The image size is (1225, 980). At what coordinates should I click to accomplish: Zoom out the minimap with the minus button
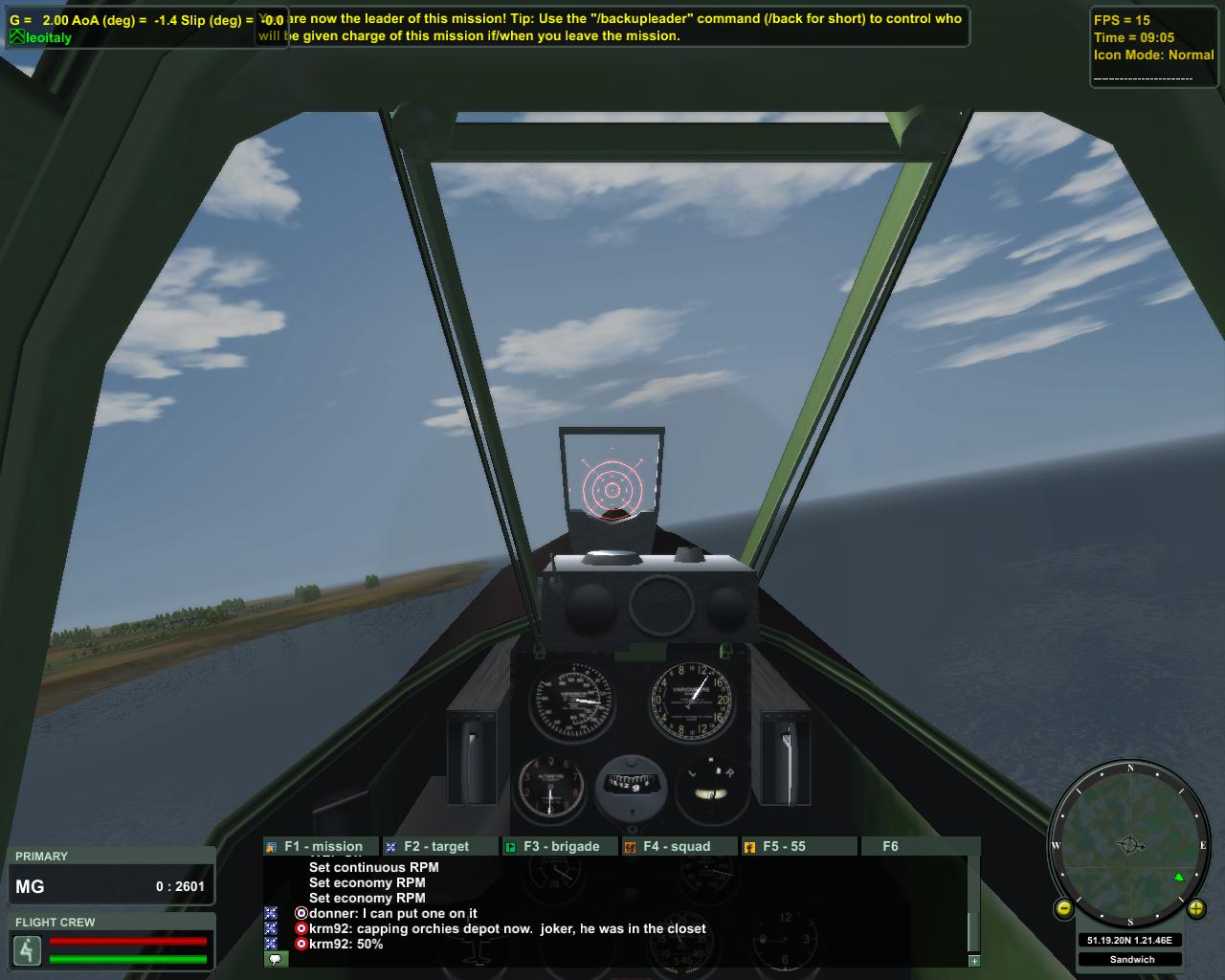[x=1063, y=909]
